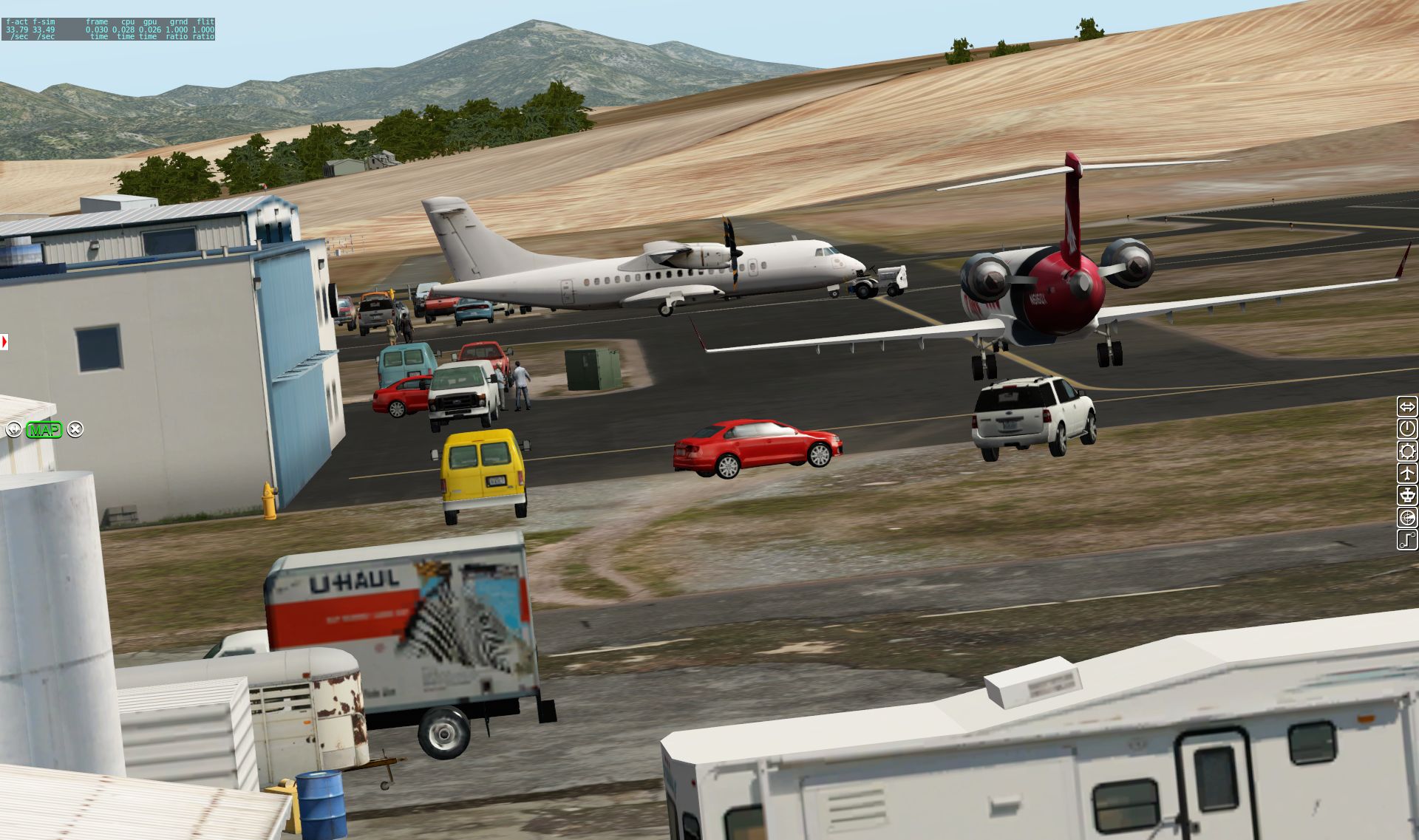Activate the control tower sidebar icon
The height and width of the screenshot is (840, 1419).
(1407, 495)
